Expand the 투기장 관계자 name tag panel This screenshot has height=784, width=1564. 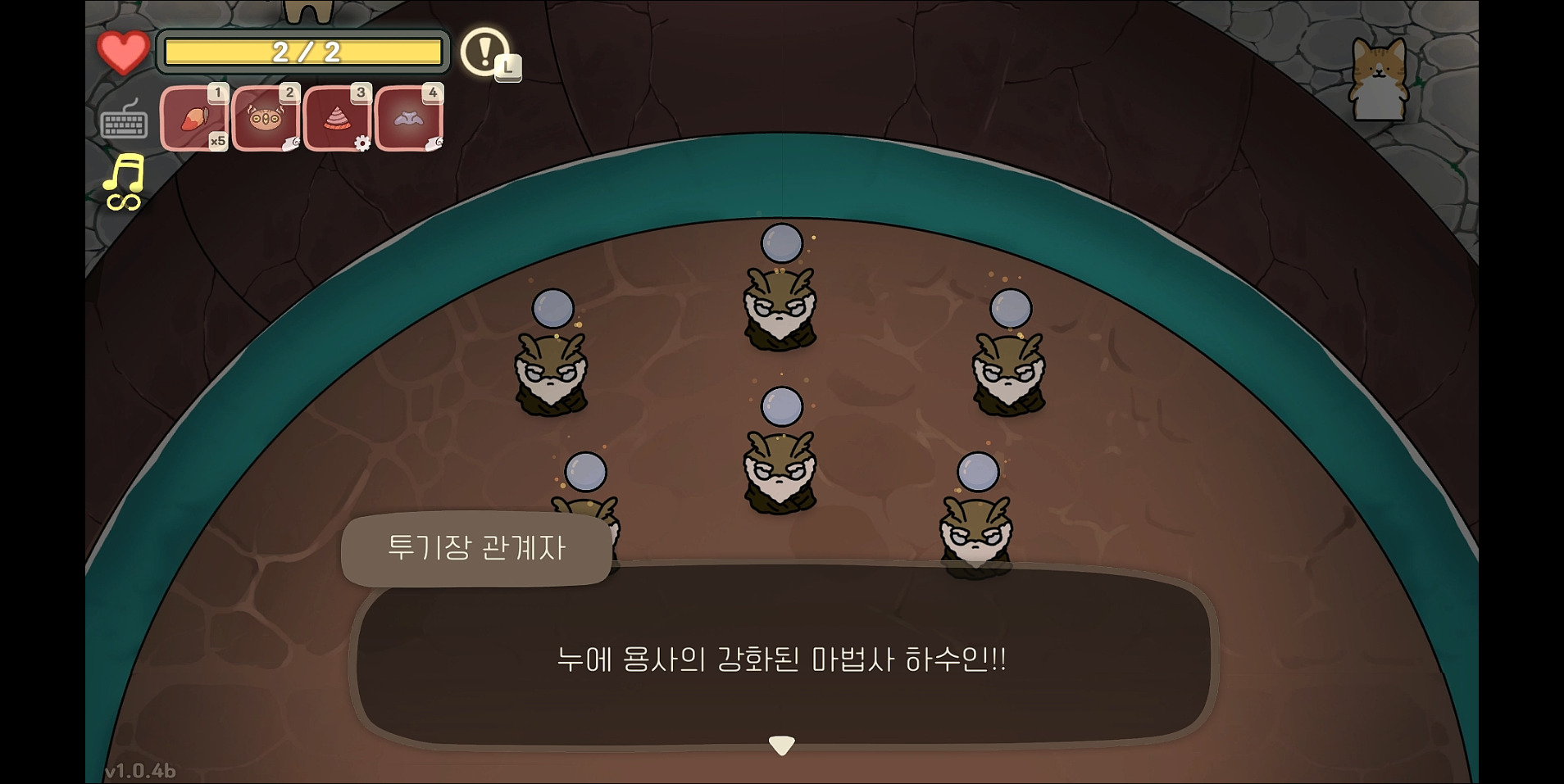tap(478, 551)
